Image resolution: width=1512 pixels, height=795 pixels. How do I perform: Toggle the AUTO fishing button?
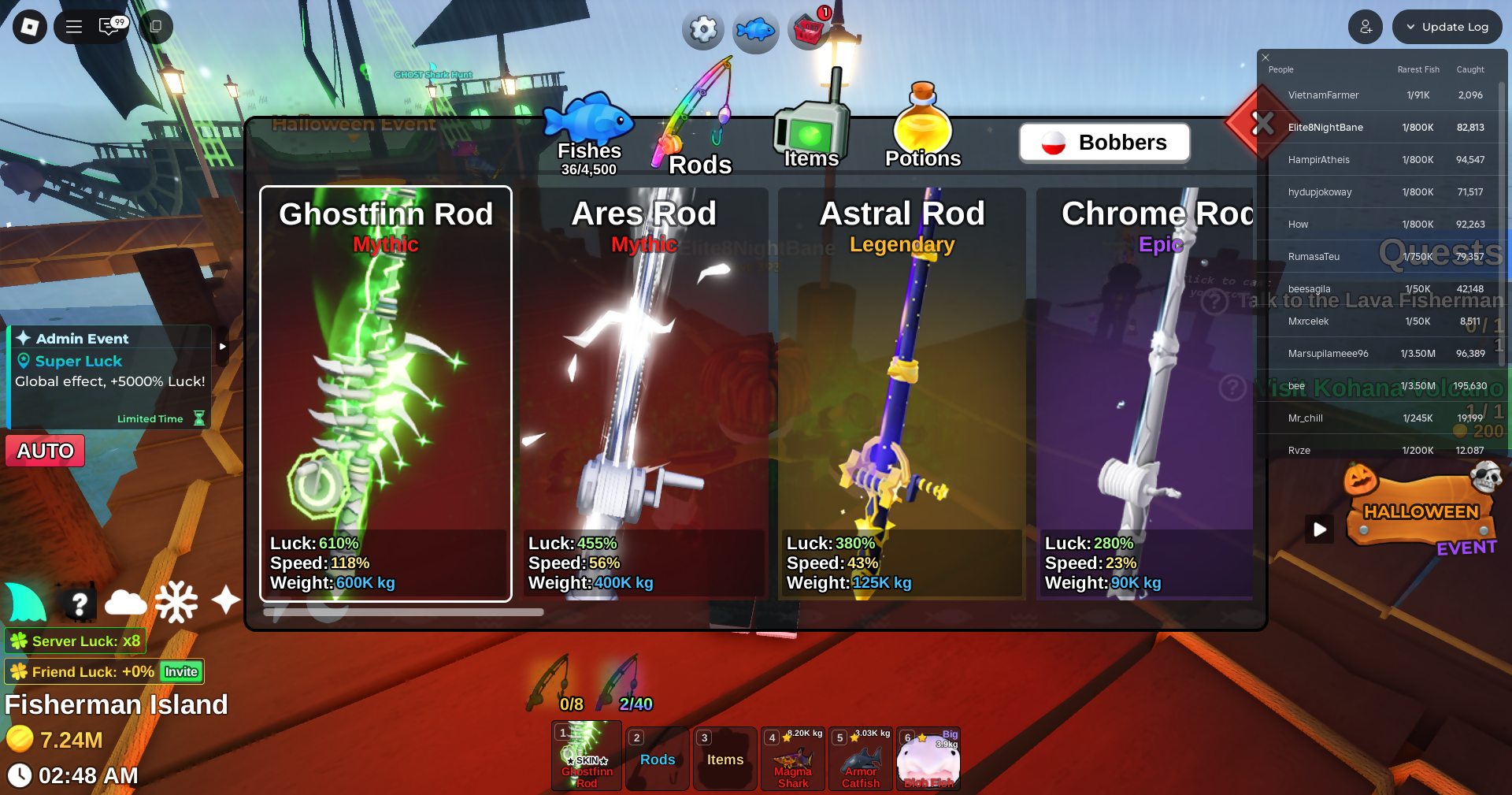coord(45,451)
